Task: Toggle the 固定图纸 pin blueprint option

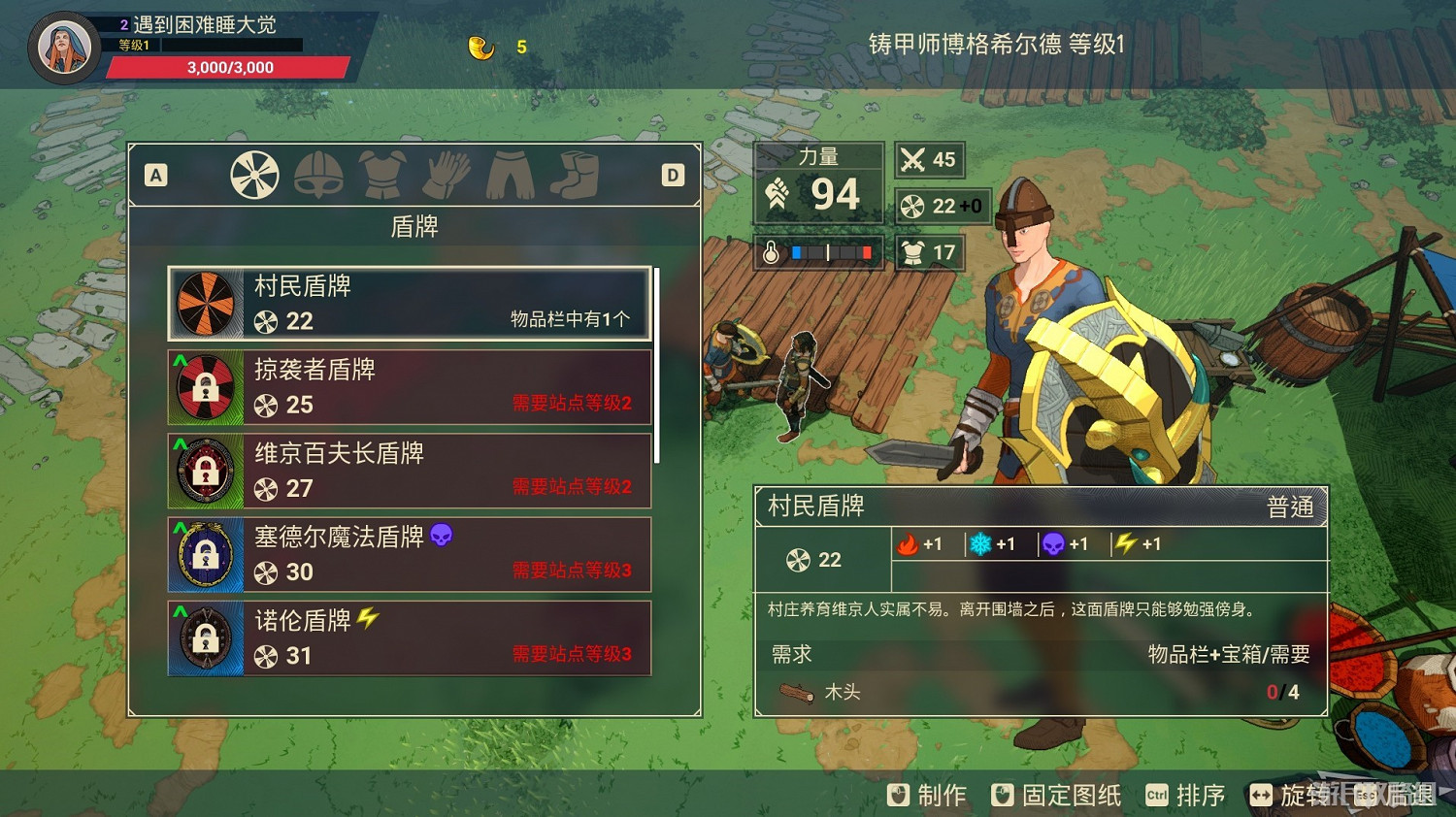Action: (x=1054, y=795)
